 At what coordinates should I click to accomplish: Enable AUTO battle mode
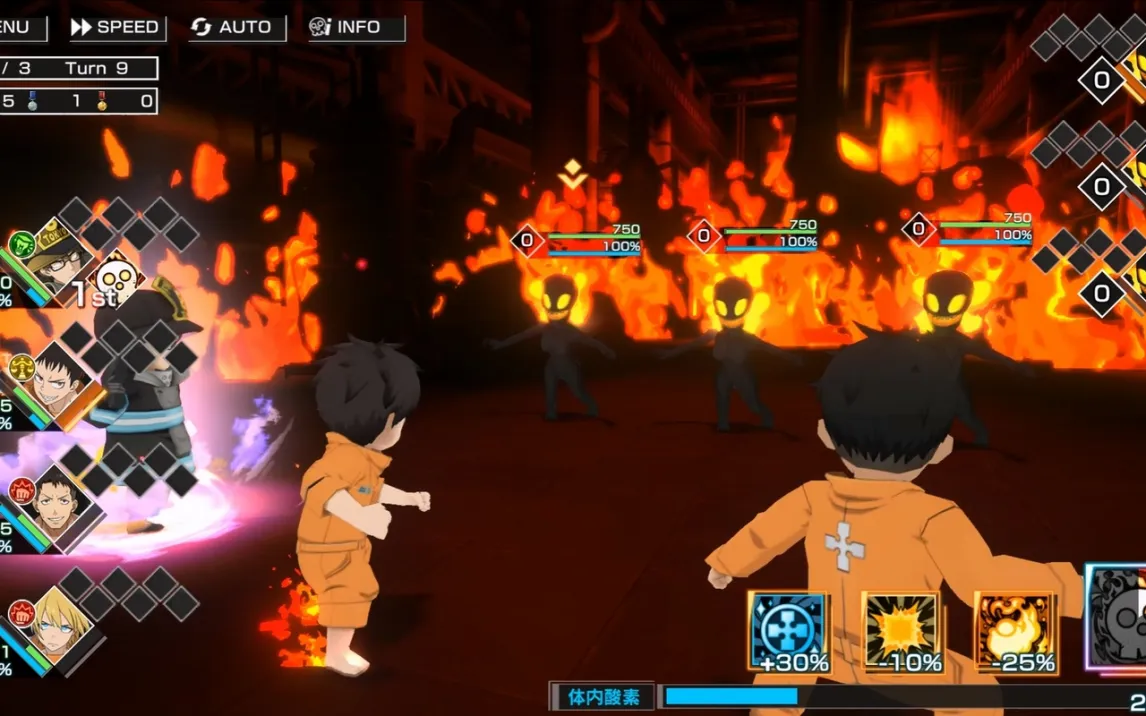coord(237,28)
